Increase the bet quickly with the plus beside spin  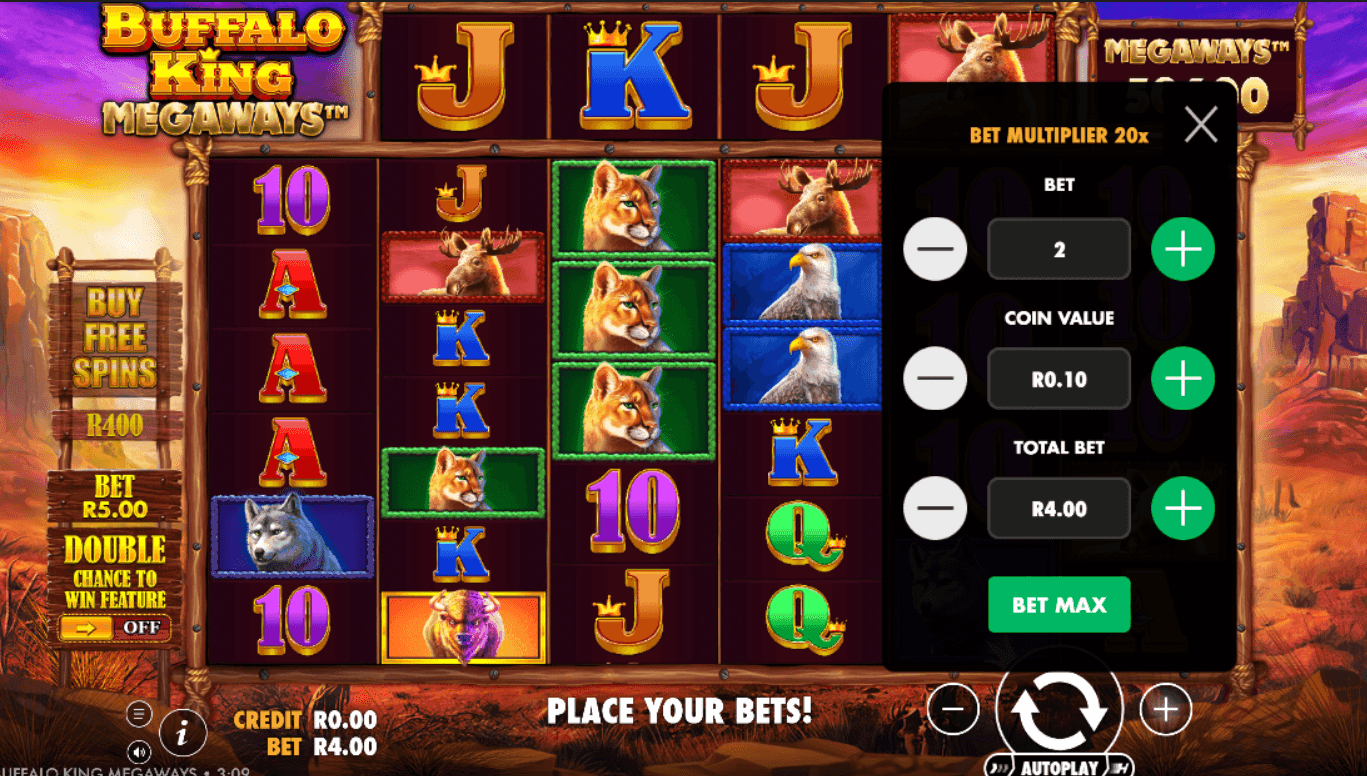pyautogui.click(x=1166, y=709)
